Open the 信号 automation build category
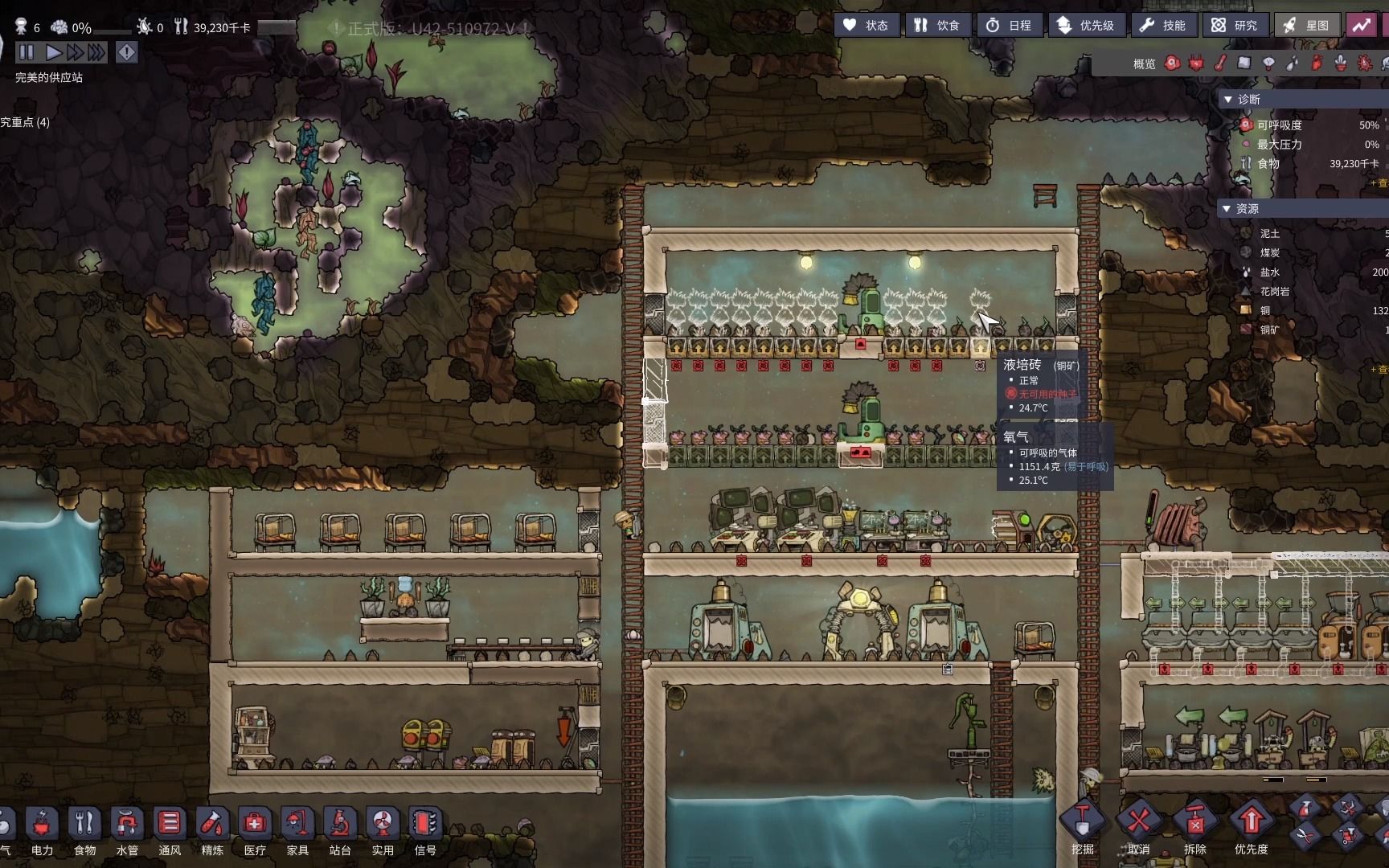1389x868 pixels. point(425,832)
